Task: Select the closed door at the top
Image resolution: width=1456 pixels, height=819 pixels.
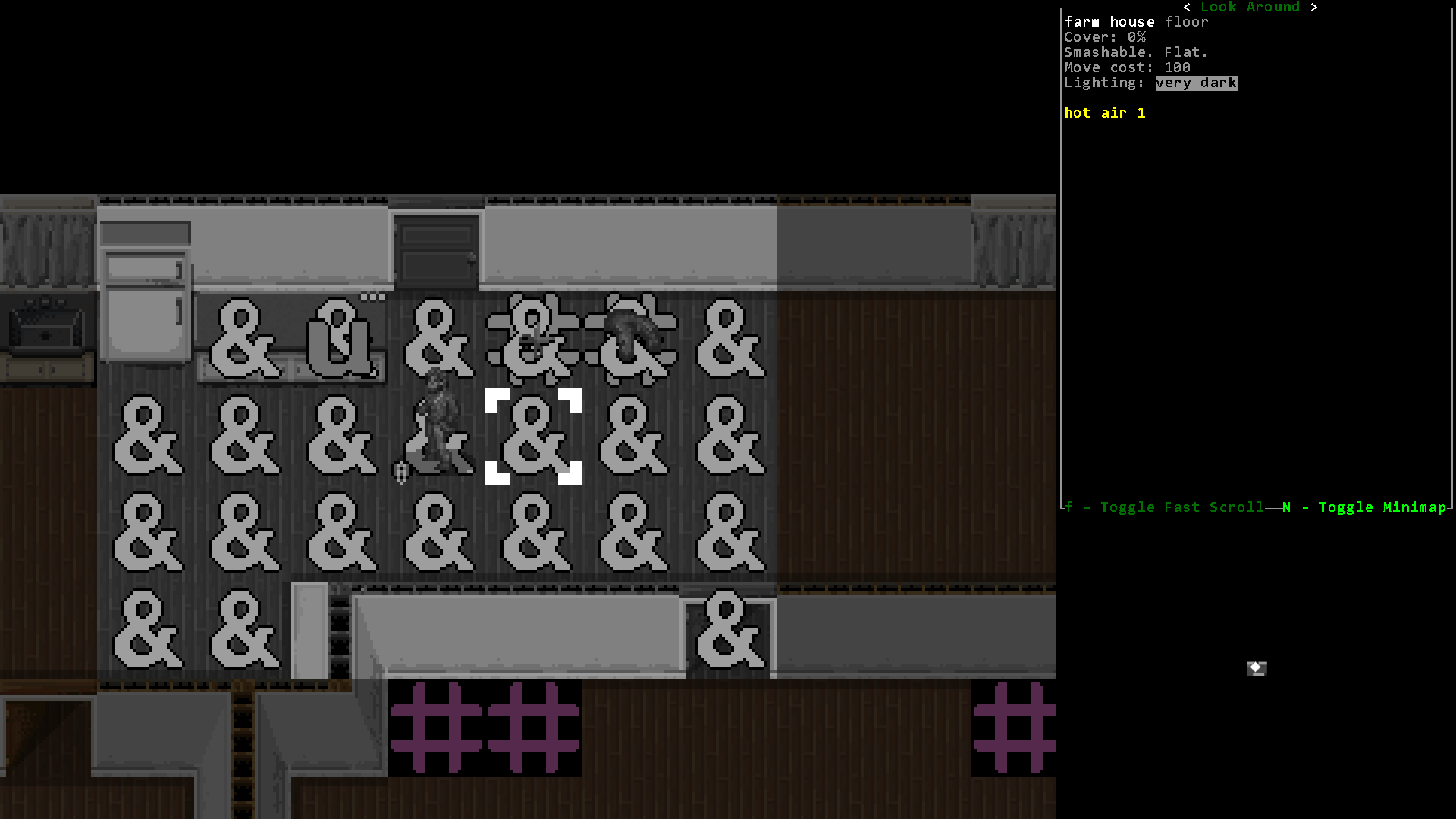Action: pyautogui.click(x=436, y=250)
